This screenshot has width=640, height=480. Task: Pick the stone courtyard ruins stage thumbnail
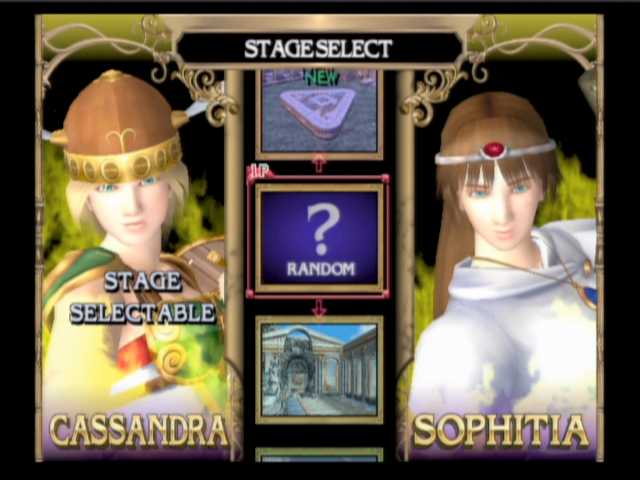point(319,369)
